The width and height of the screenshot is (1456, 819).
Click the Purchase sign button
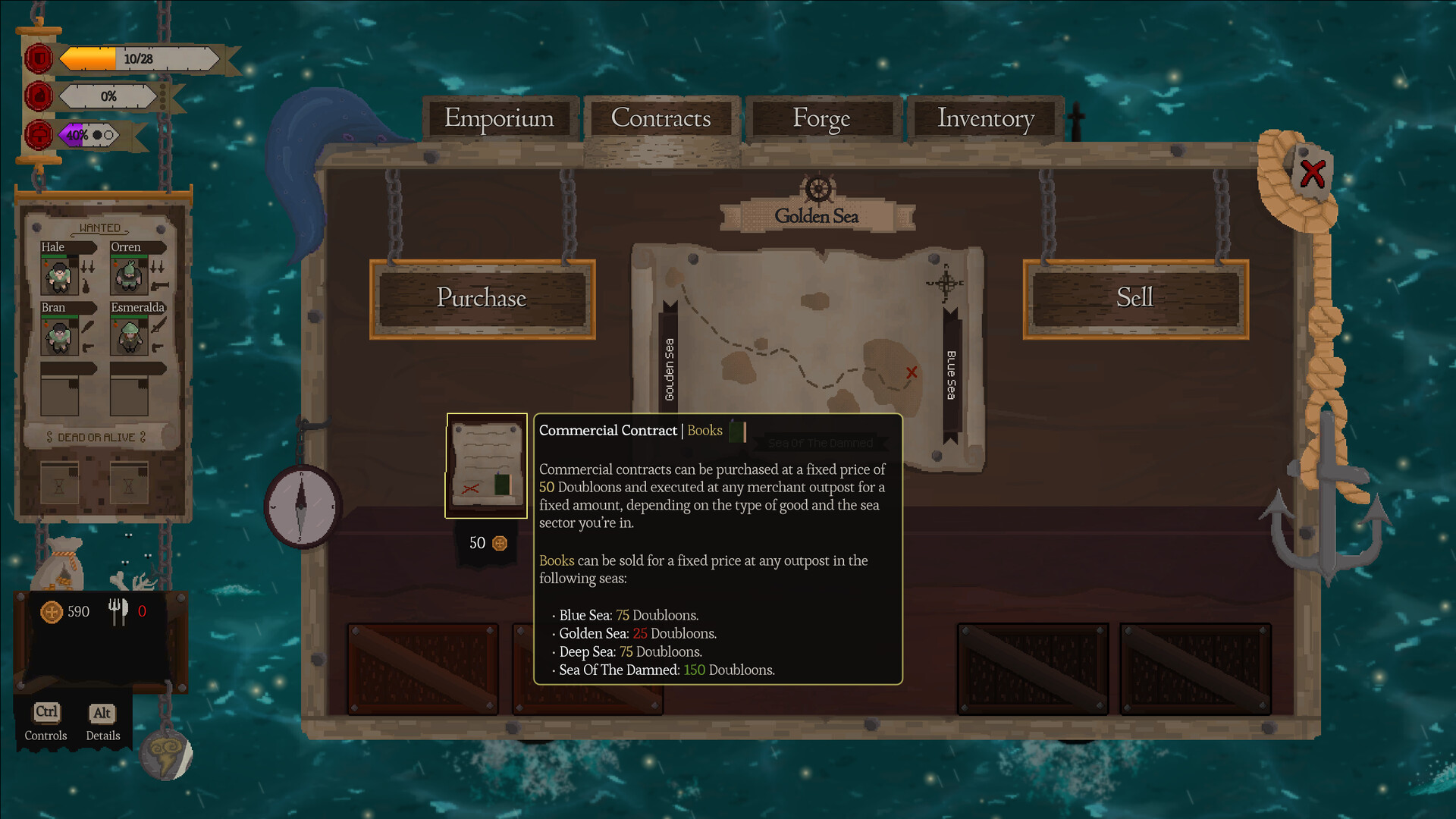(x=482, y=298)
